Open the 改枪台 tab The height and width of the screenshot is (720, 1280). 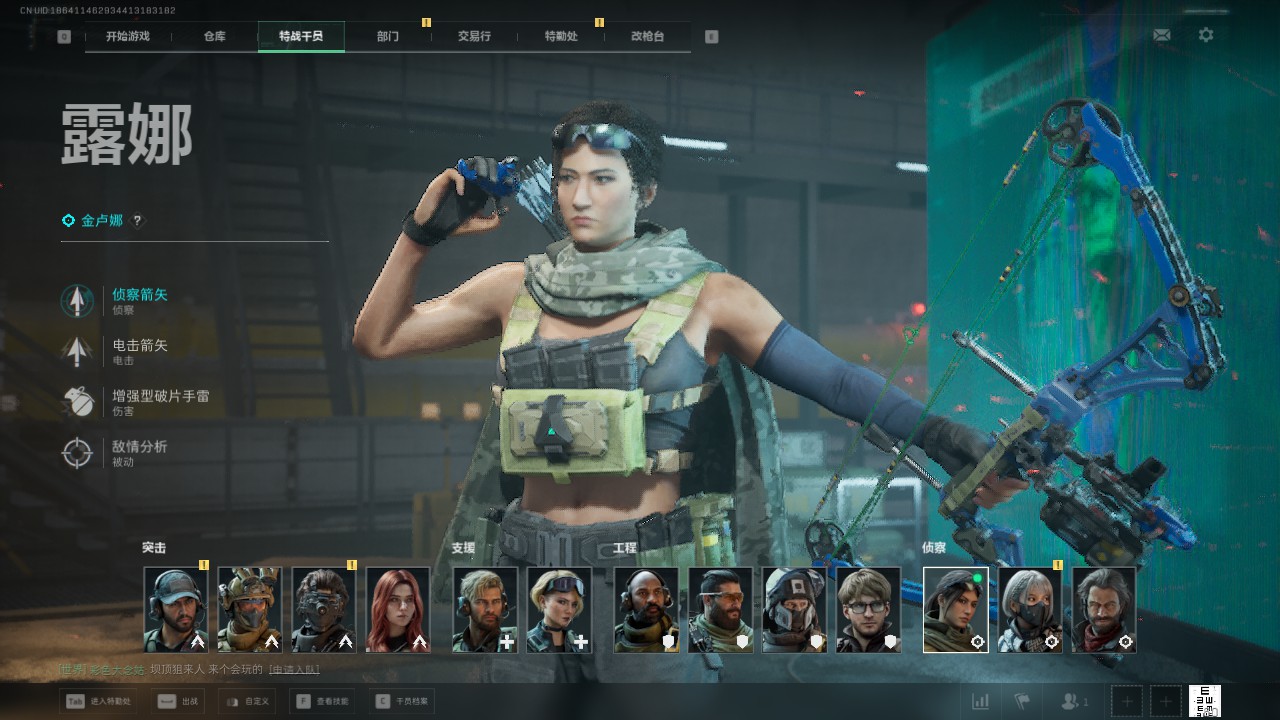[x=647, y=36]
